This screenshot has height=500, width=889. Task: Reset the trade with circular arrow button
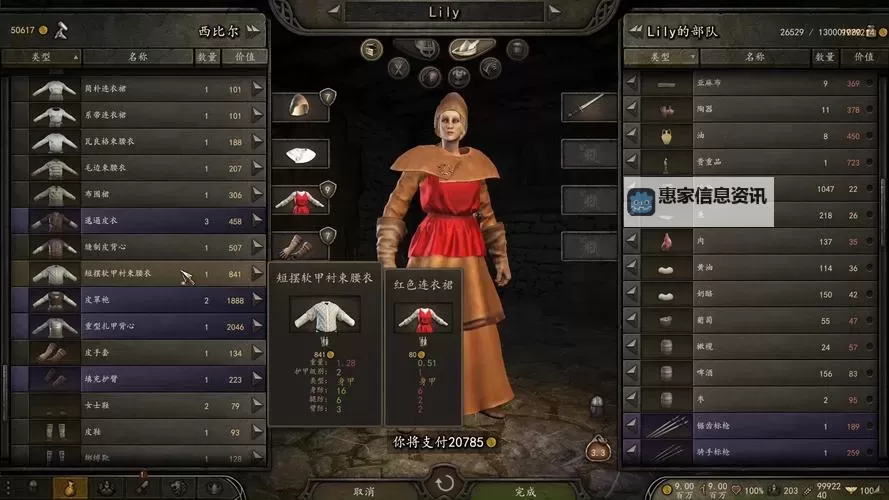(444, 486)
